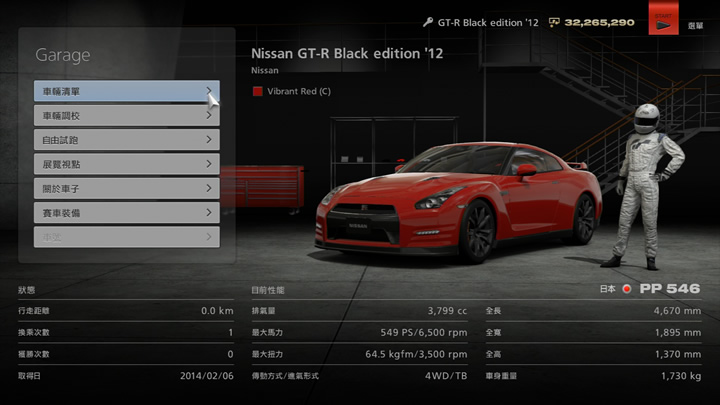Open the 賽車裝備 racing gear menu
The width and height of the screenshot is (720, 405).
[x=126, y=213]
